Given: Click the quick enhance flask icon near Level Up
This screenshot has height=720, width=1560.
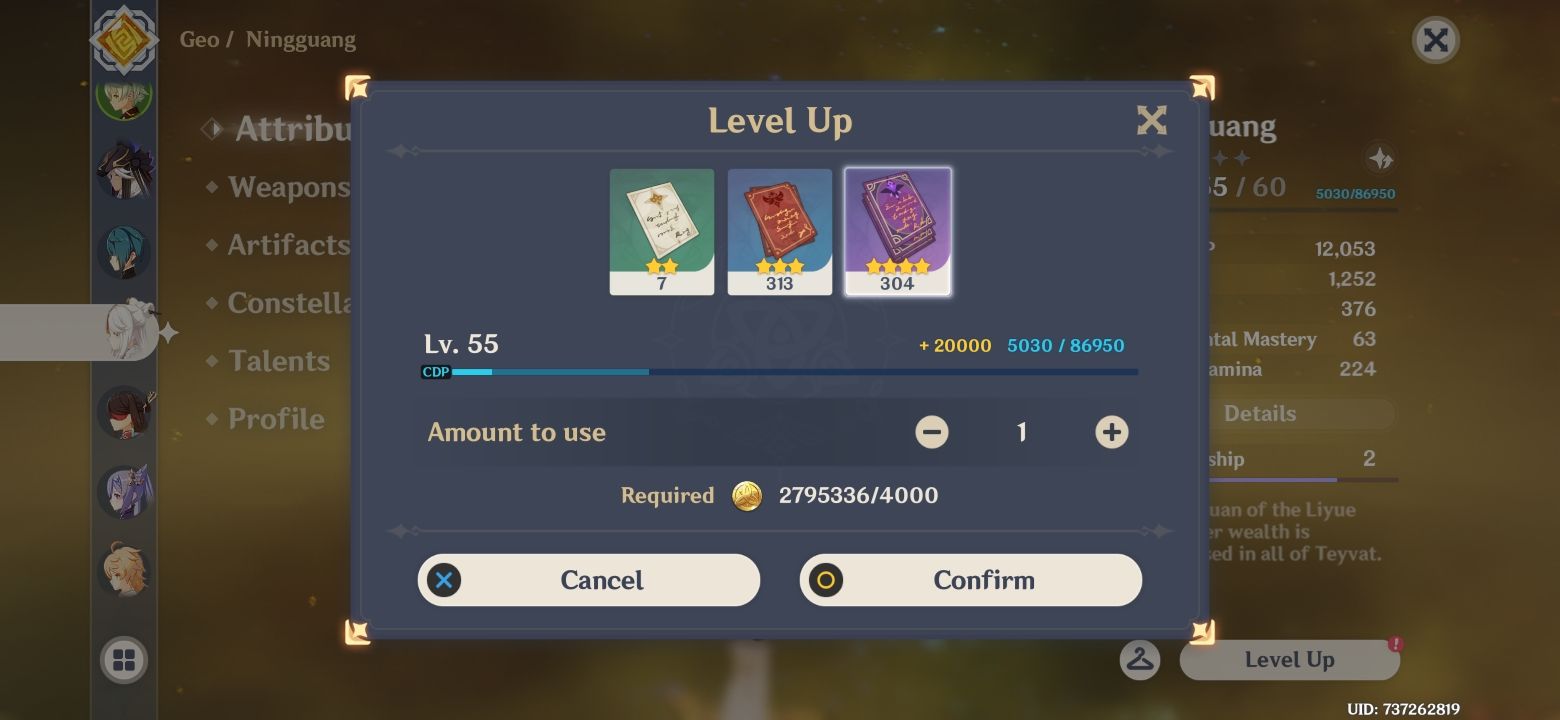Looking at the screenshot, I should click(1140, 659).
